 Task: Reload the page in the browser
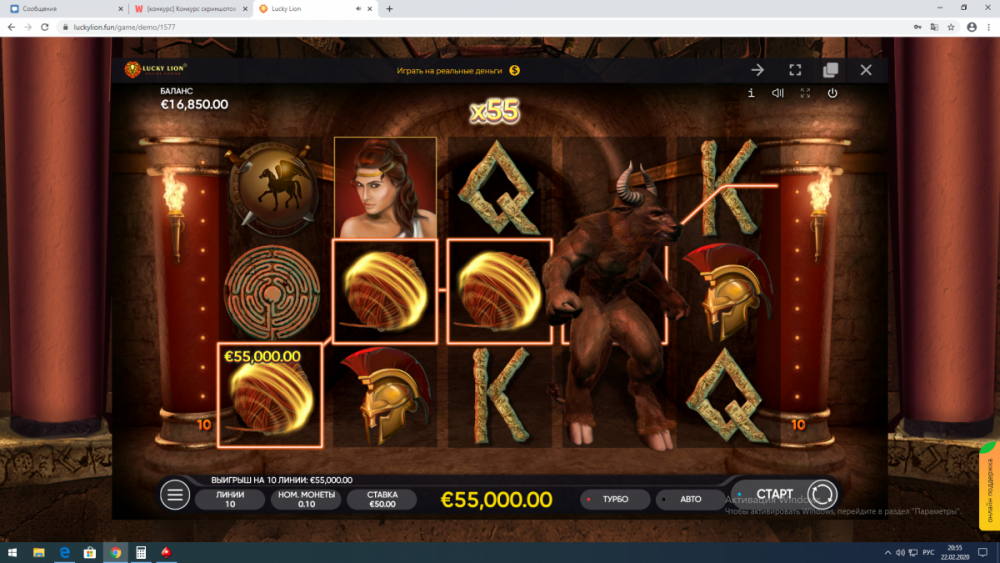click(x=45, y=27)
